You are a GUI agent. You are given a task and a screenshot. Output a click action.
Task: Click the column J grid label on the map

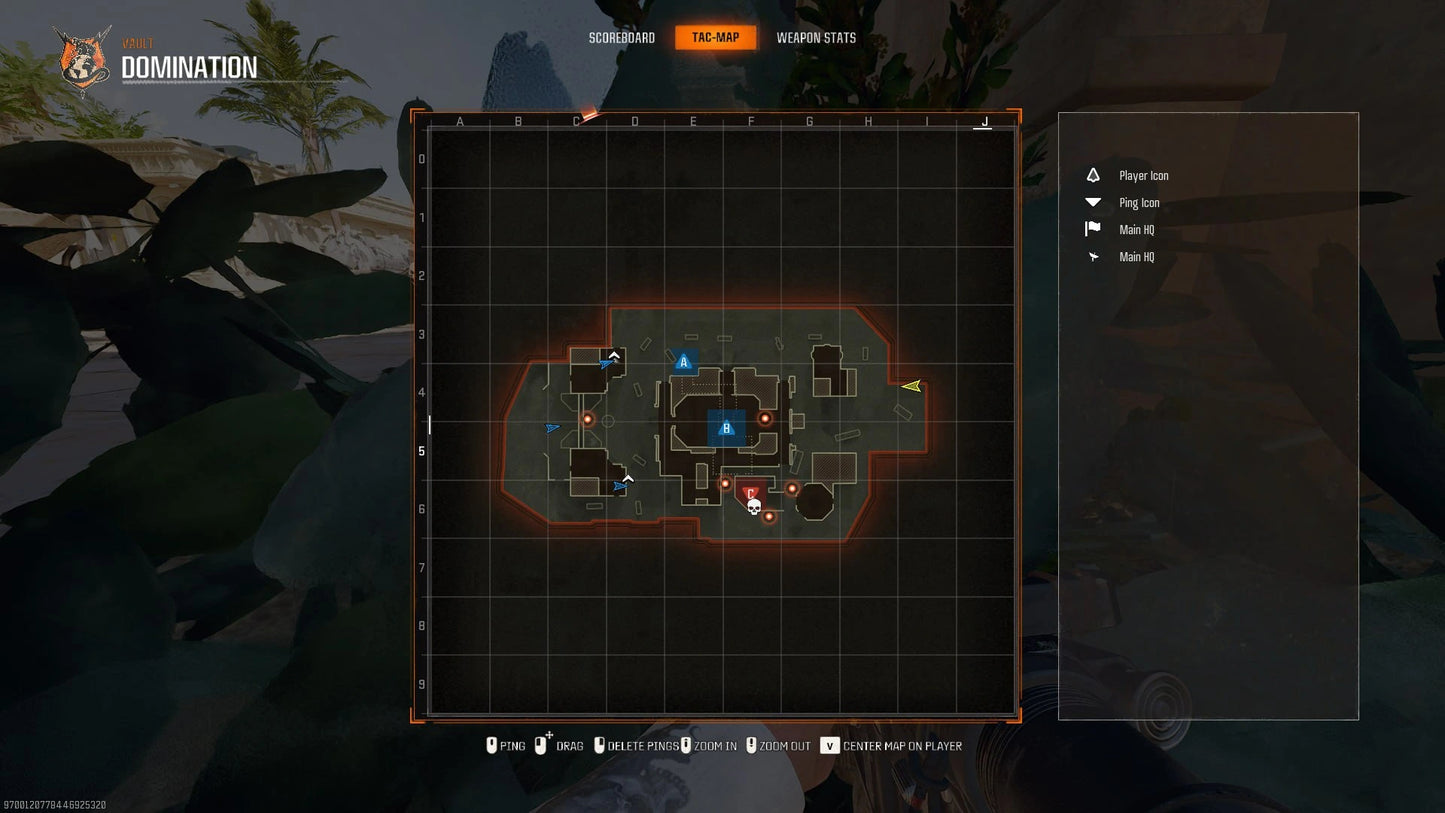coord(983,122)
